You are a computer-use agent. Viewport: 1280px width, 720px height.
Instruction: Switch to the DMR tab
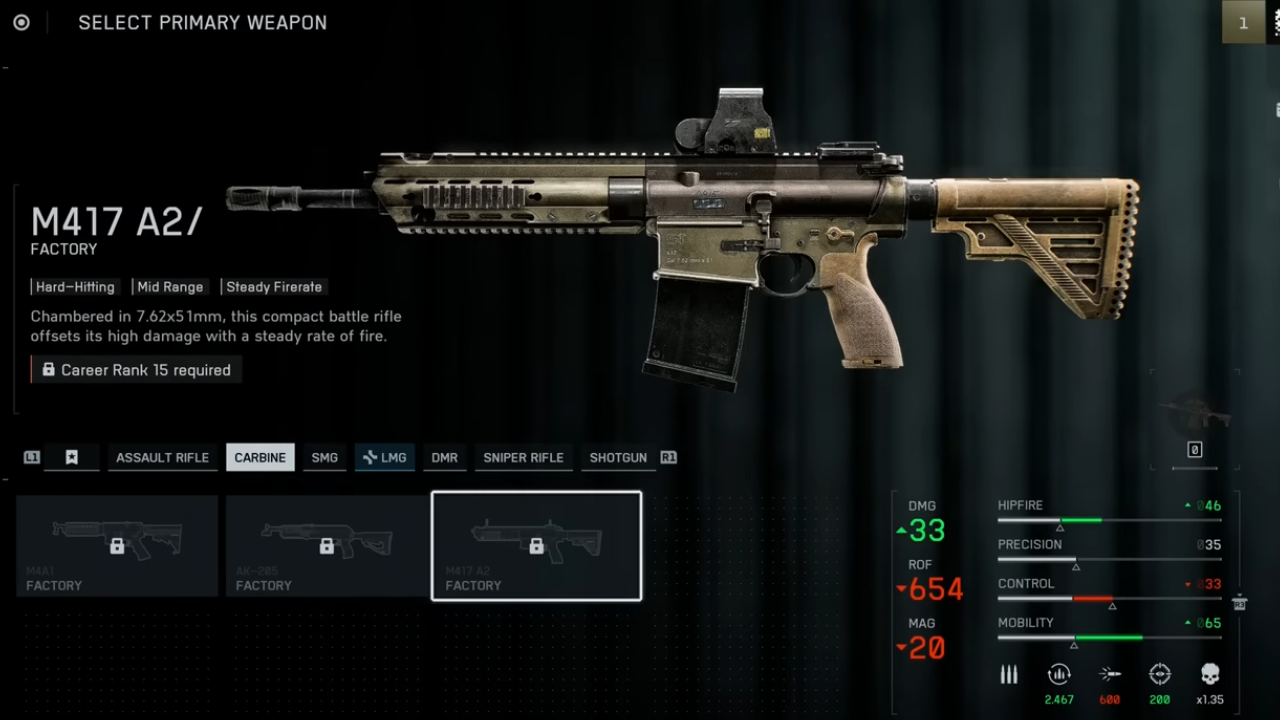pyautogui.click(x=445, y=457)
